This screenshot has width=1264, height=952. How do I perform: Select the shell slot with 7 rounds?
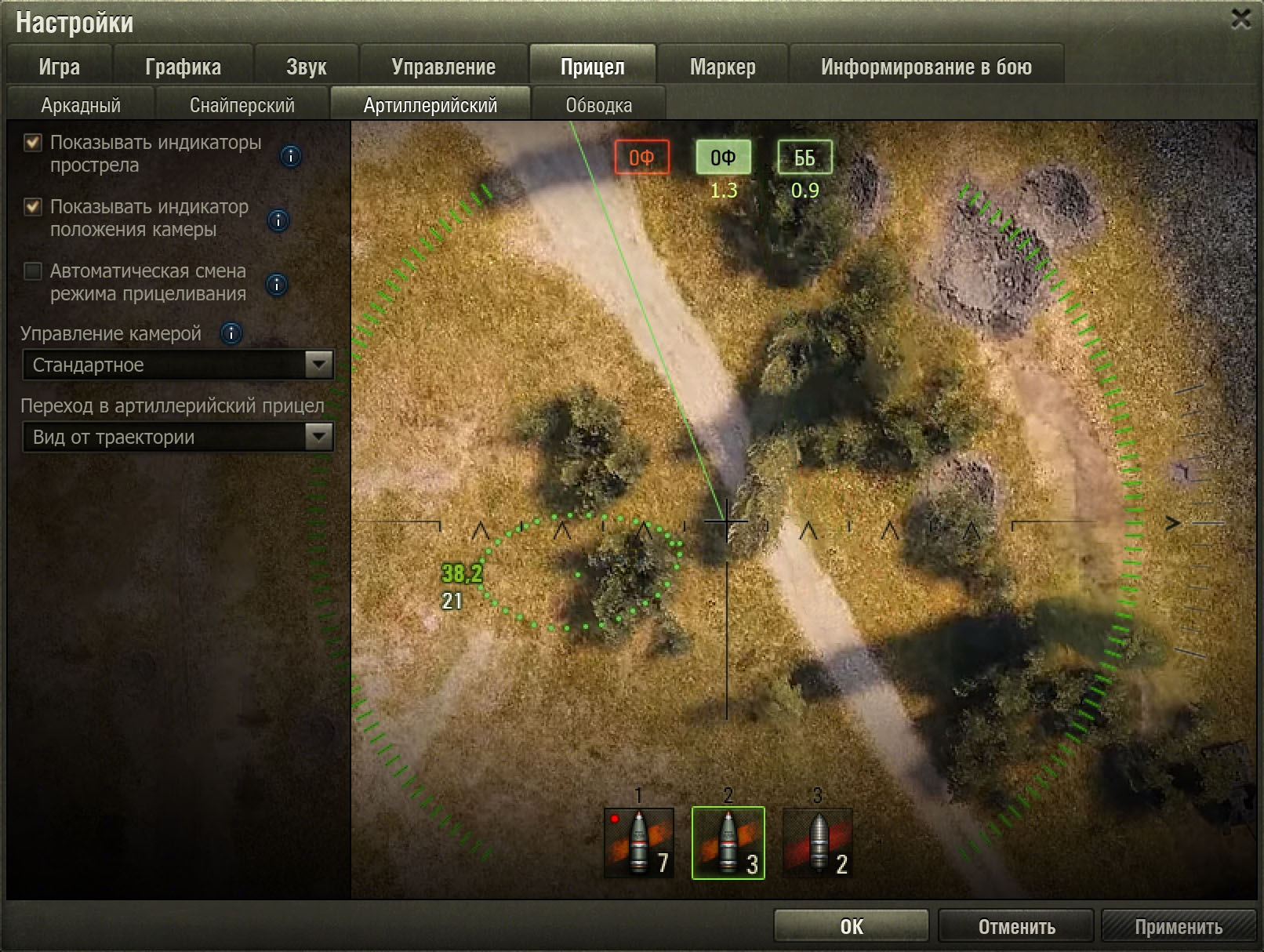coord(639,843)
